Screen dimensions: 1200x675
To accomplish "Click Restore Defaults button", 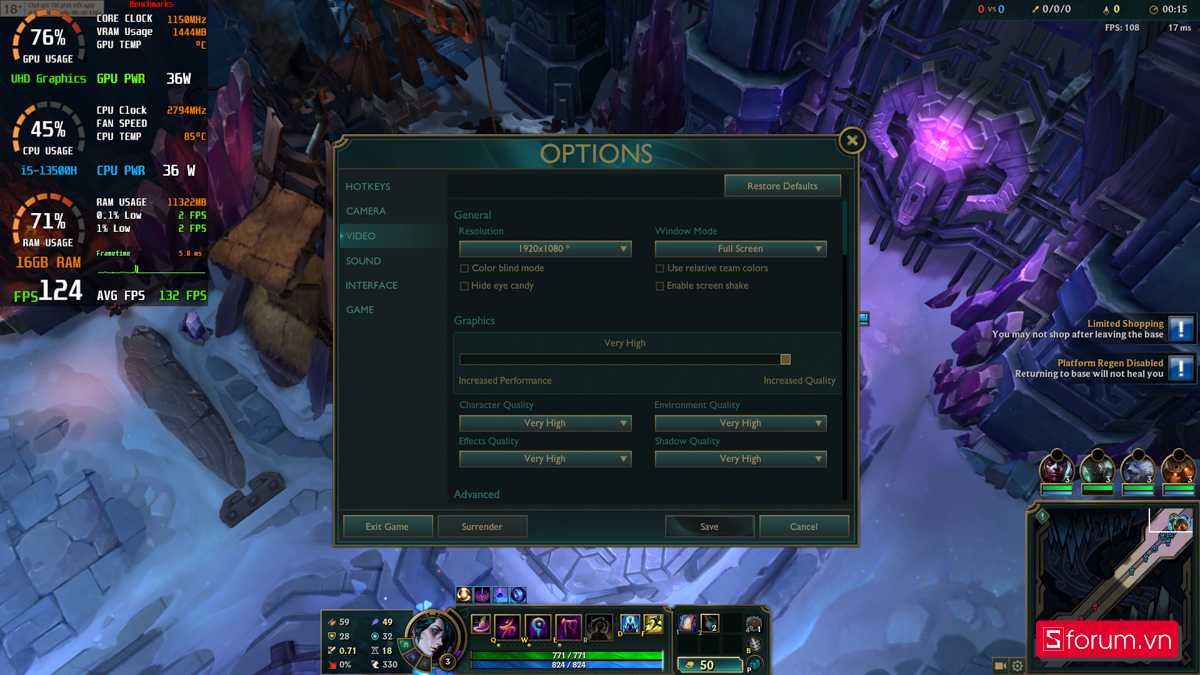I will pos(782,186).
